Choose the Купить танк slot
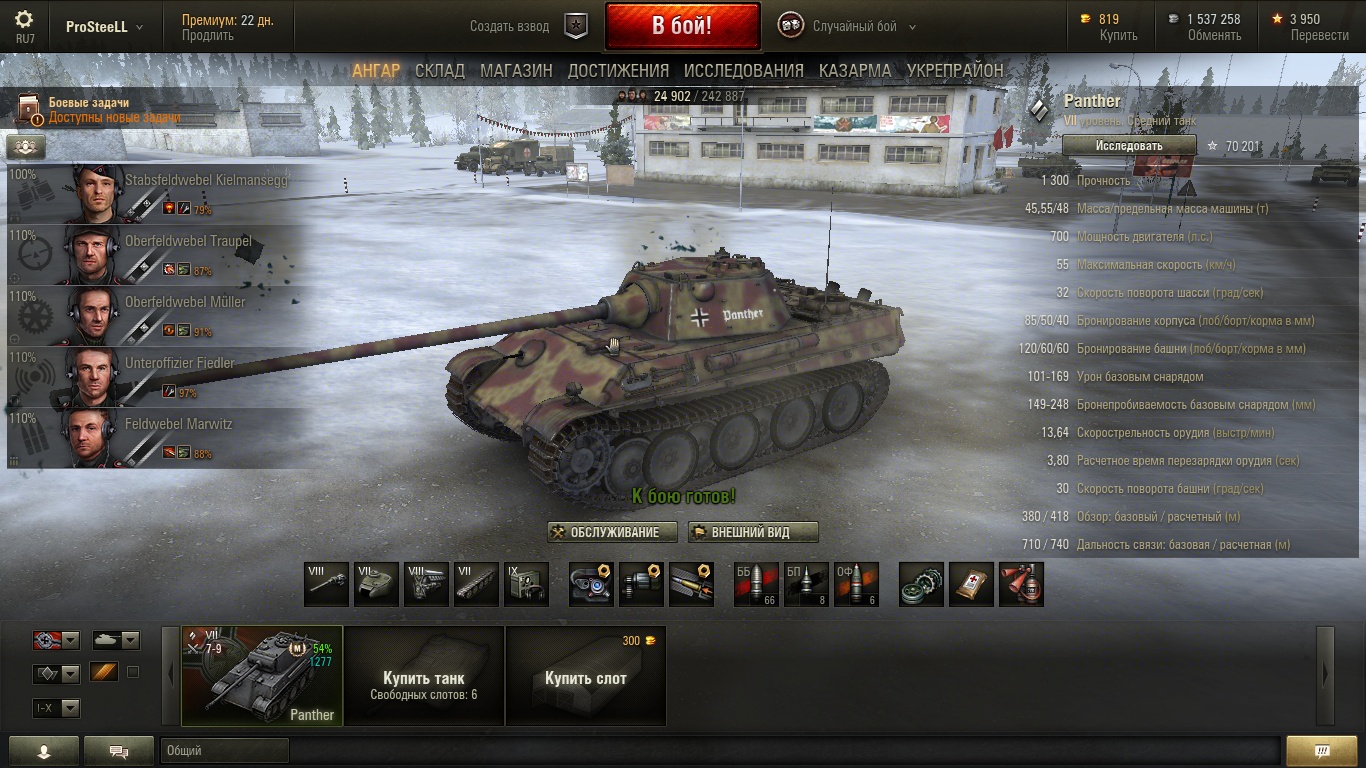This screenshot has height=768, width=1366. (x=424, y=676)
